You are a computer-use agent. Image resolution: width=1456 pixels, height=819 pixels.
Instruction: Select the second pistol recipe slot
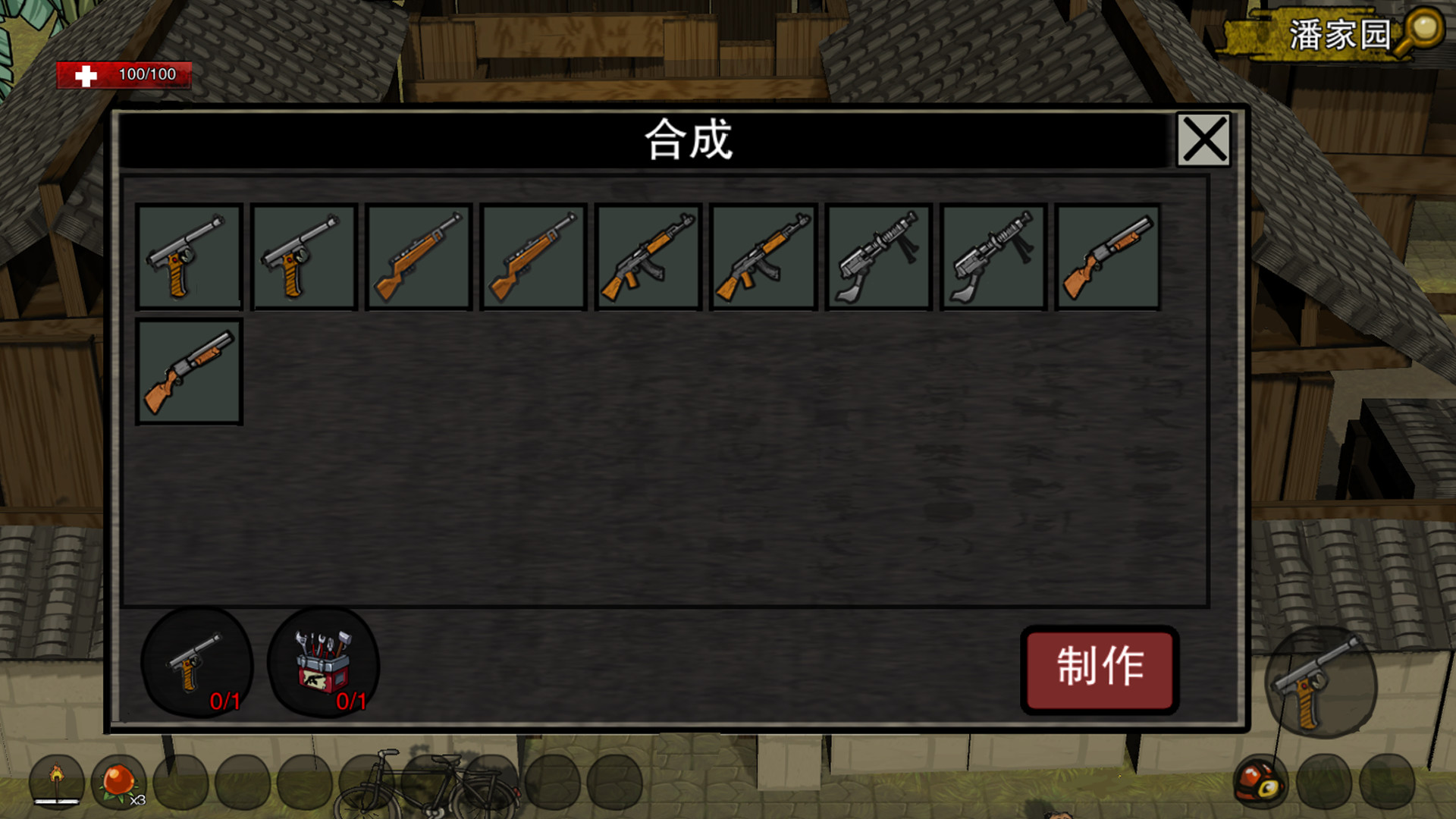[x=305, y=256]
